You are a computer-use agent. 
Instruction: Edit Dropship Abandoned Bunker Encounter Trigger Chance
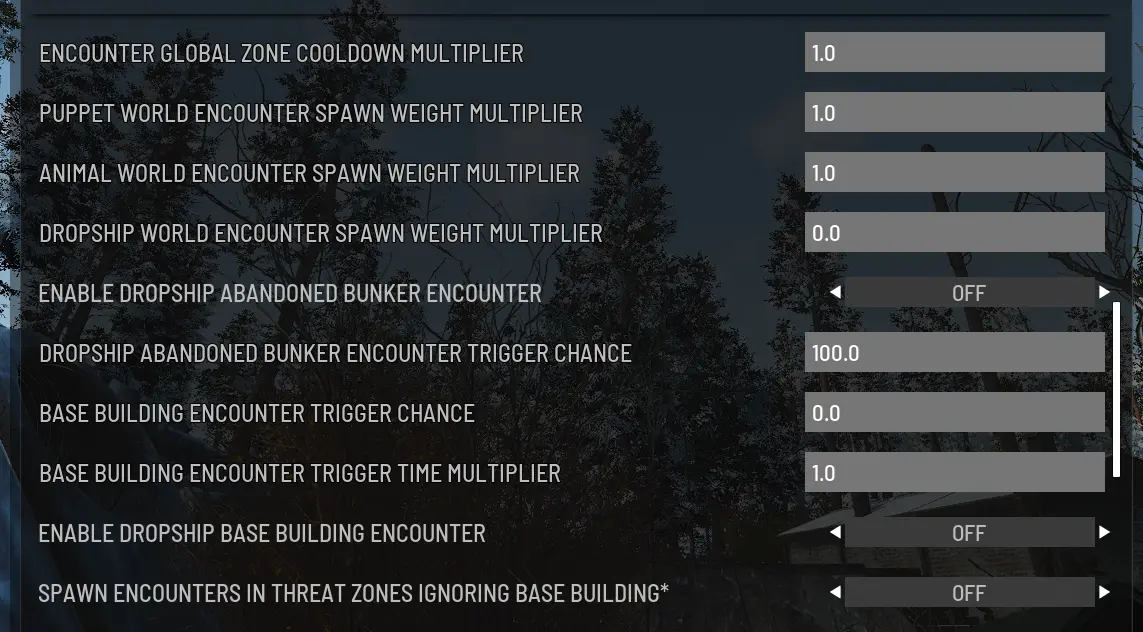(954, 353)
